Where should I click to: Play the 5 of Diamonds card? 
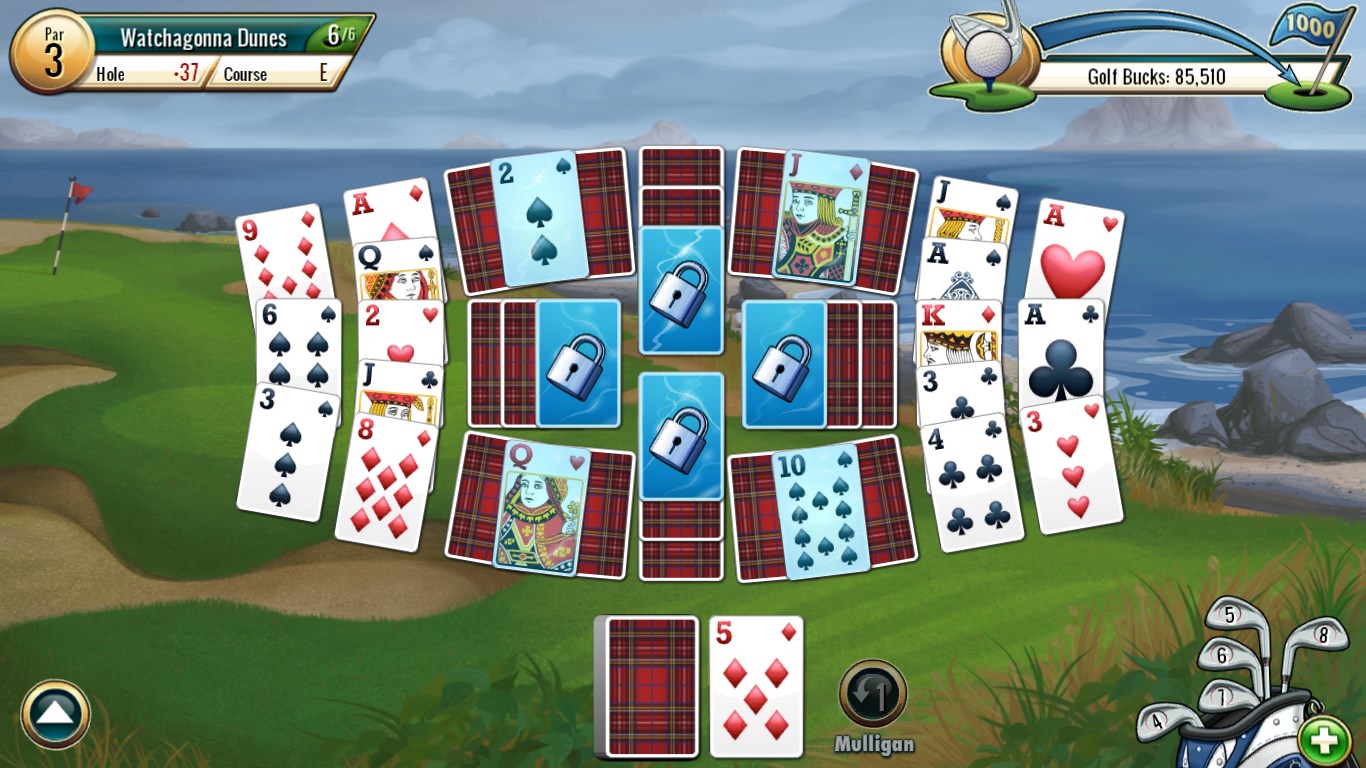point(755,685)
